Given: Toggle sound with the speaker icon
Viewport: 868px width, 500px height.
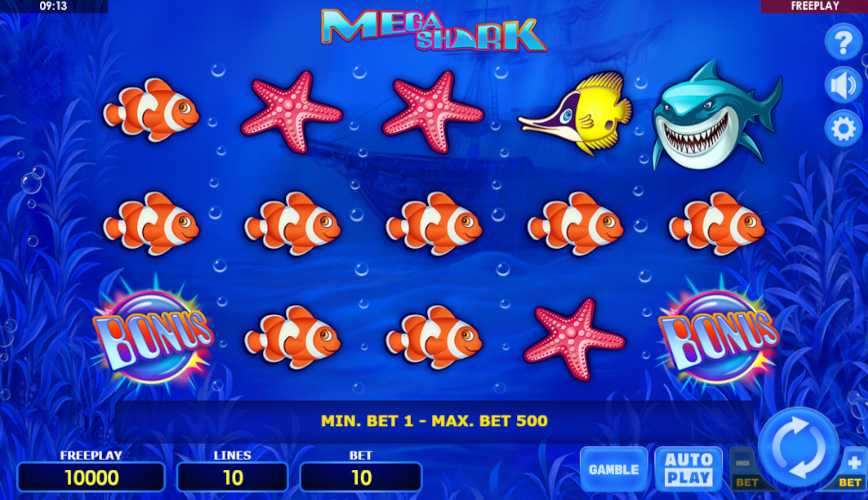Looking at the screenshot, I should [842, 86].
